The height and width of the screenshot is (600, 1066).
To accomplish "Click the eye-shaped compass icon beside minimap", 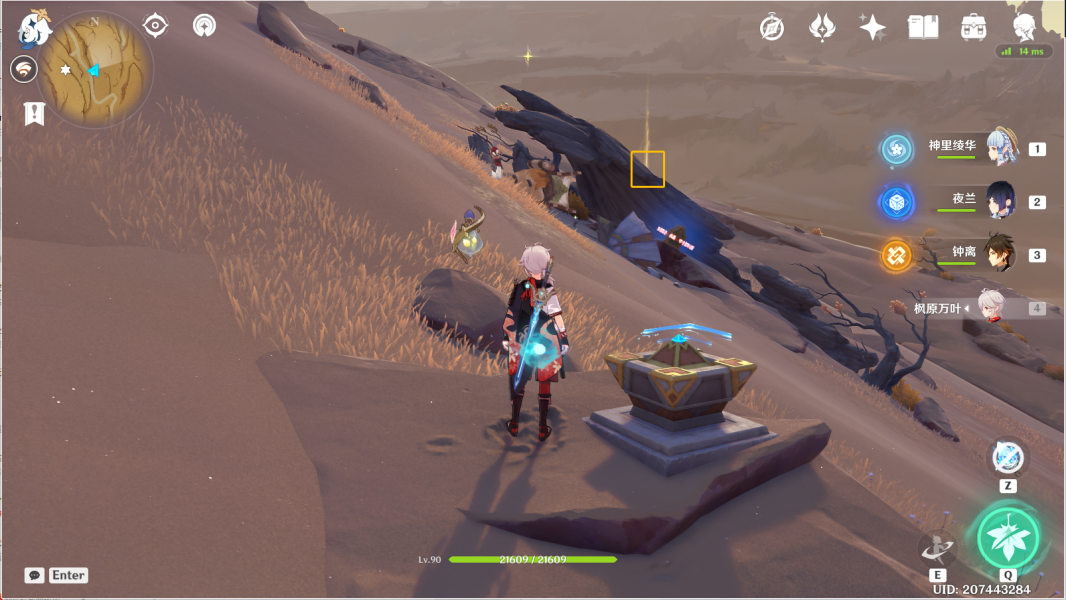I will [155, 25].
